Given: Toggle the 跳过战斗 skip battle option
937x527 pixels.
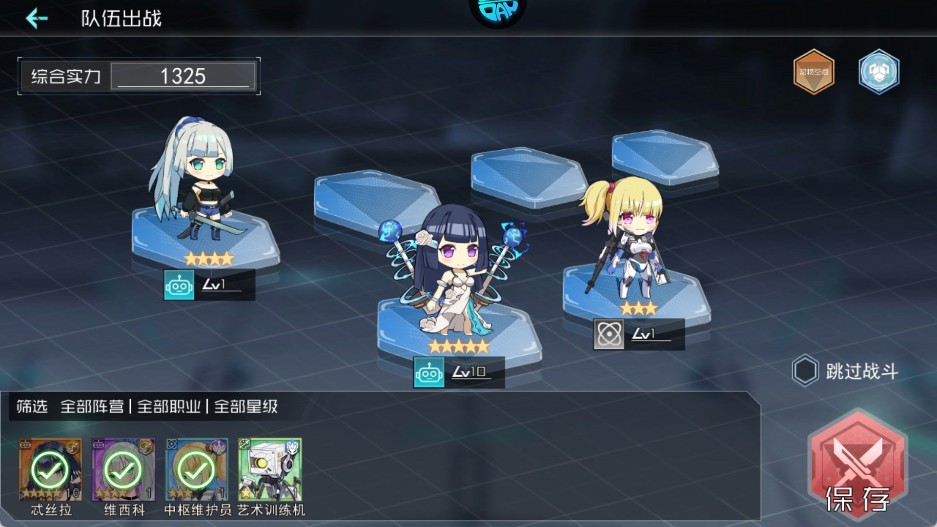Looking at the screenshot, I should 805,372.
